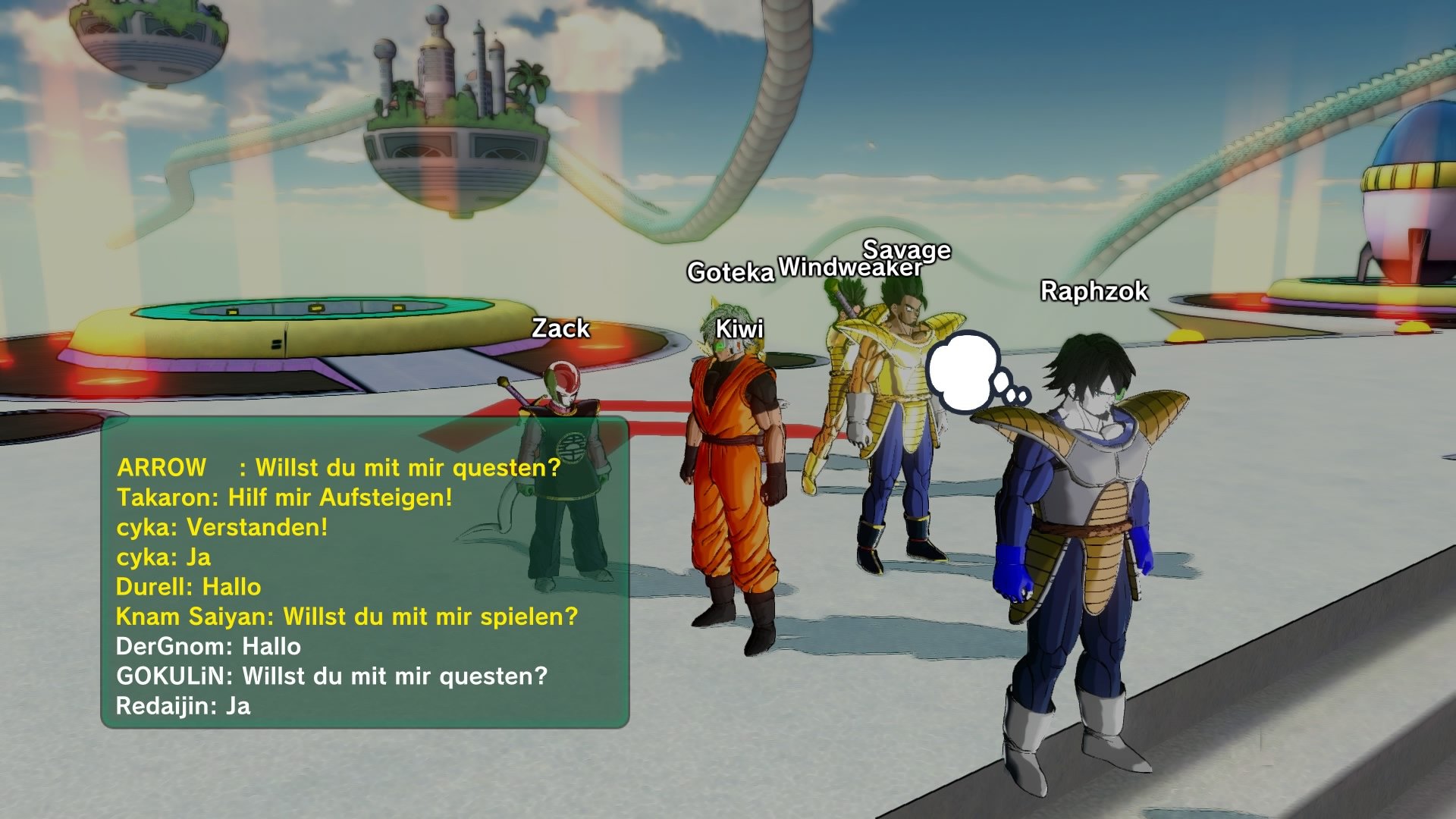Click the player nameplate "Raphzok"
The image size is (1456, 819).
1092,290
